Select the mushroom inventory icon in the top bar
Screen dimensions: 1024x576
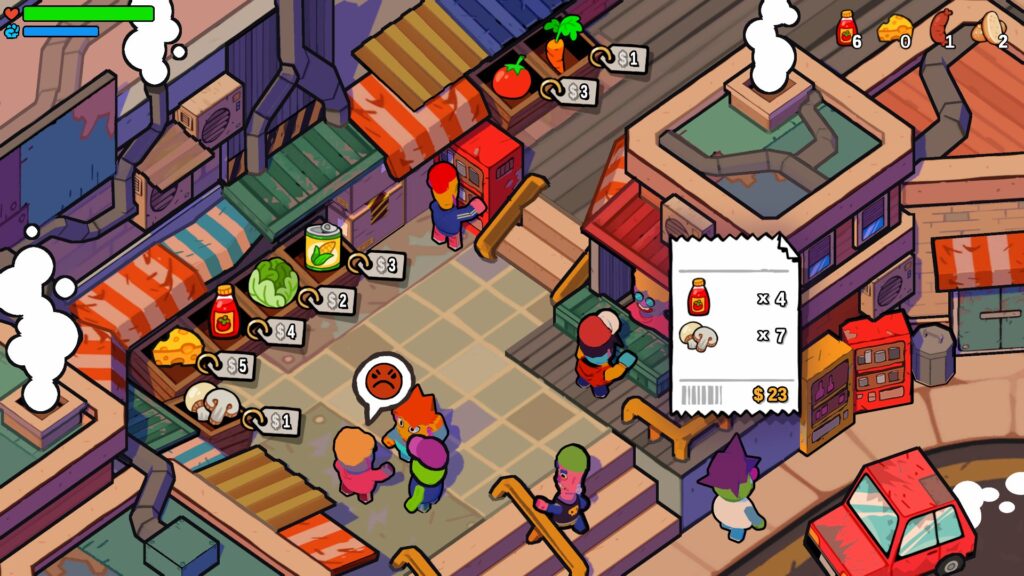pyautogui.click(x=988, y=28)
